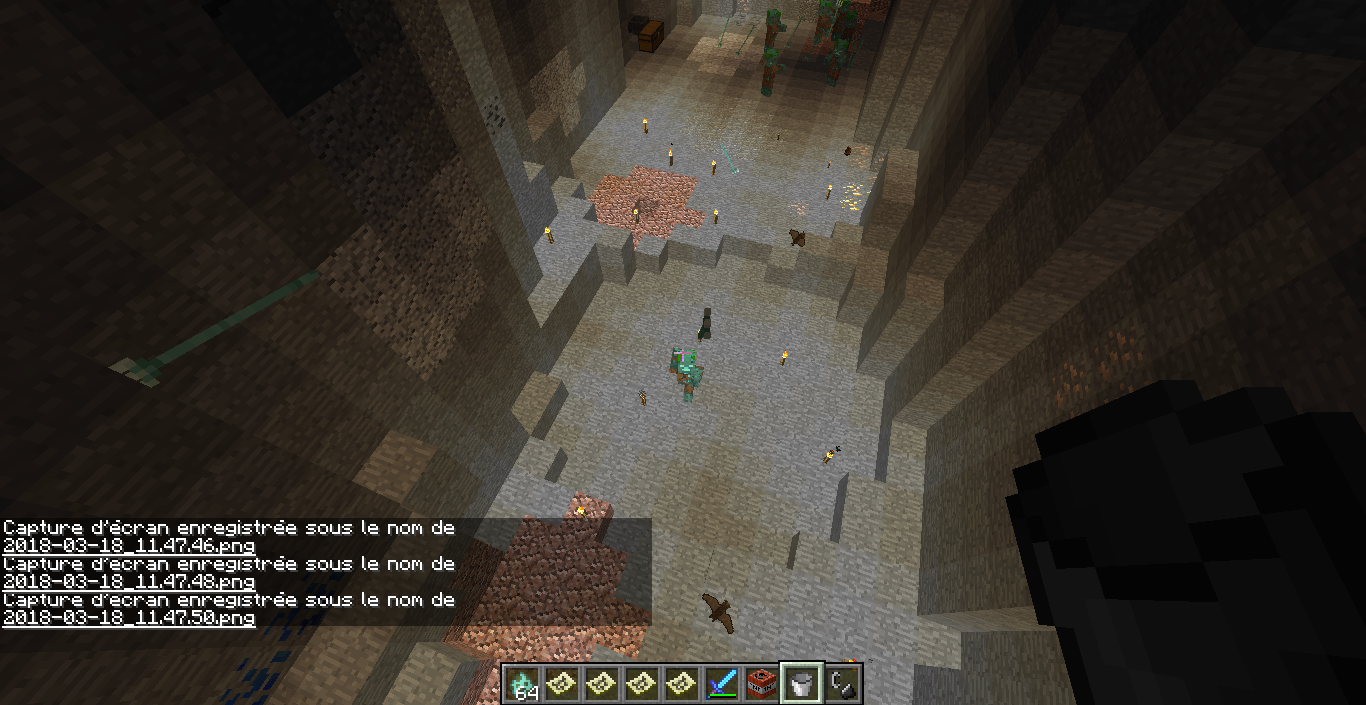The image size is (1366, 705).
Task: Select the bucket in the hotbar
Action: point(801,683)
